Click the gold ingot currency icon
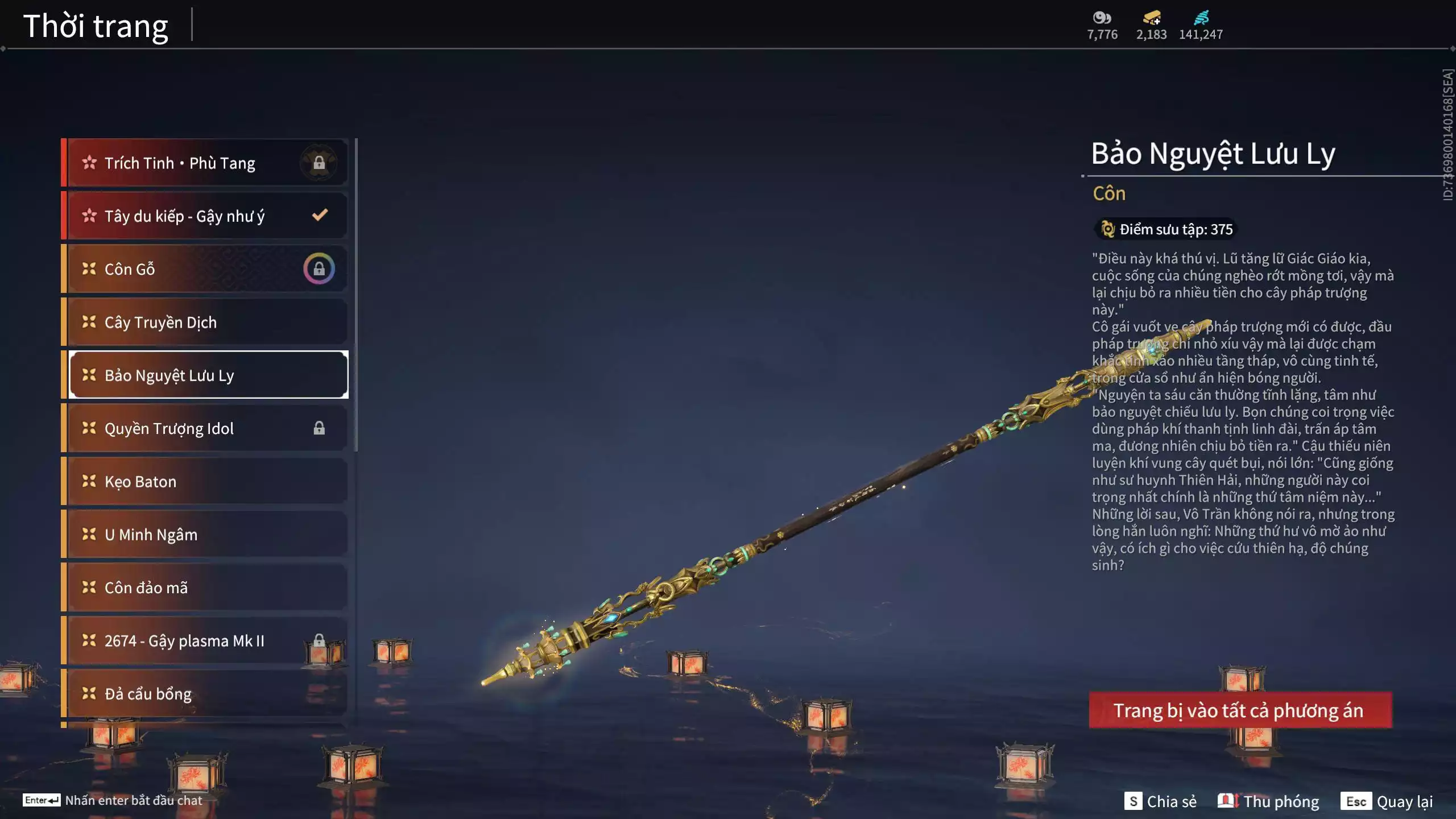Screen dimensions: 1456x819 point(1151,18)
